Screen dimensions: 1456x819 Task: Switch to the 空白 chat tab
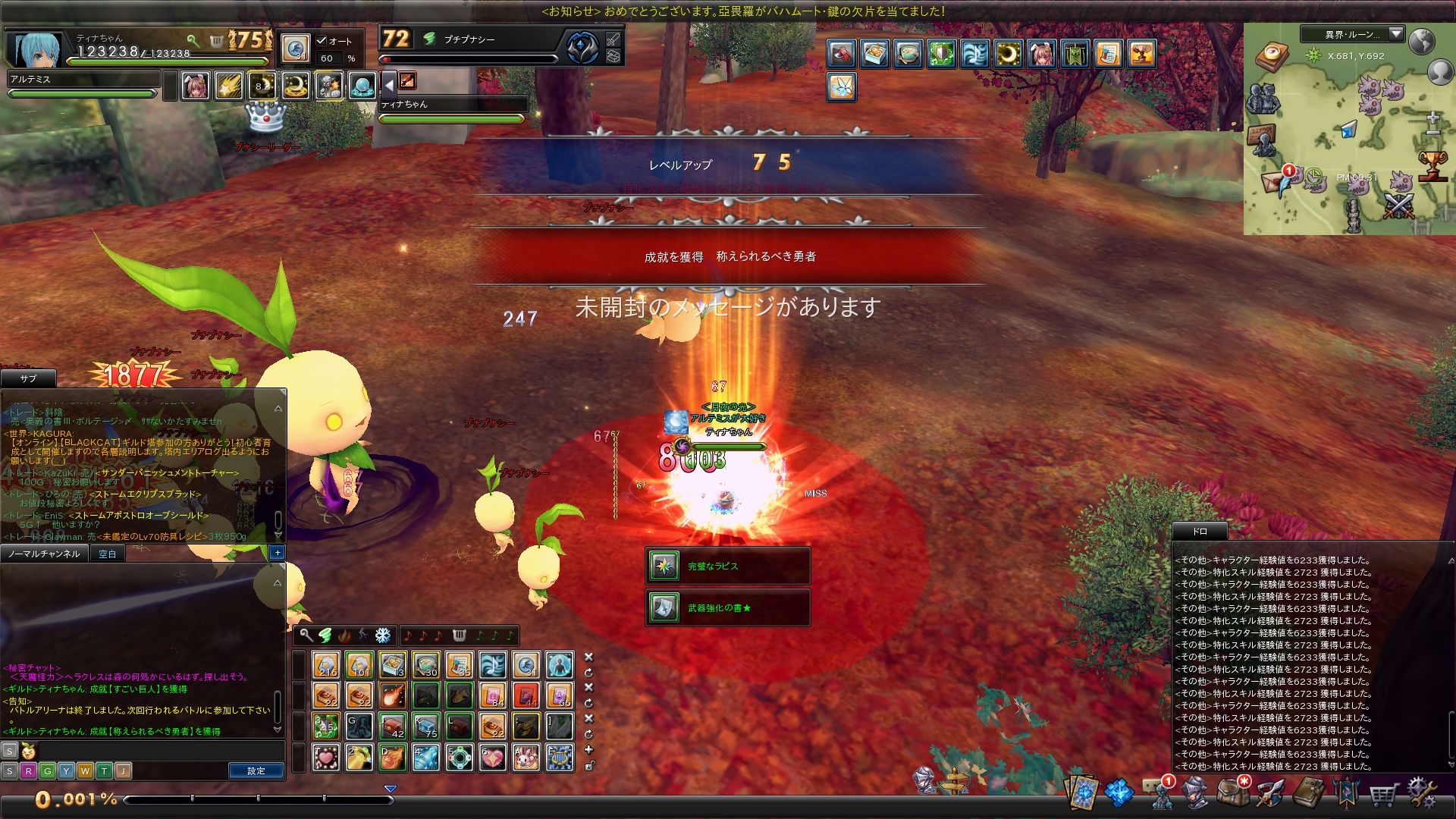pos(108,554)
